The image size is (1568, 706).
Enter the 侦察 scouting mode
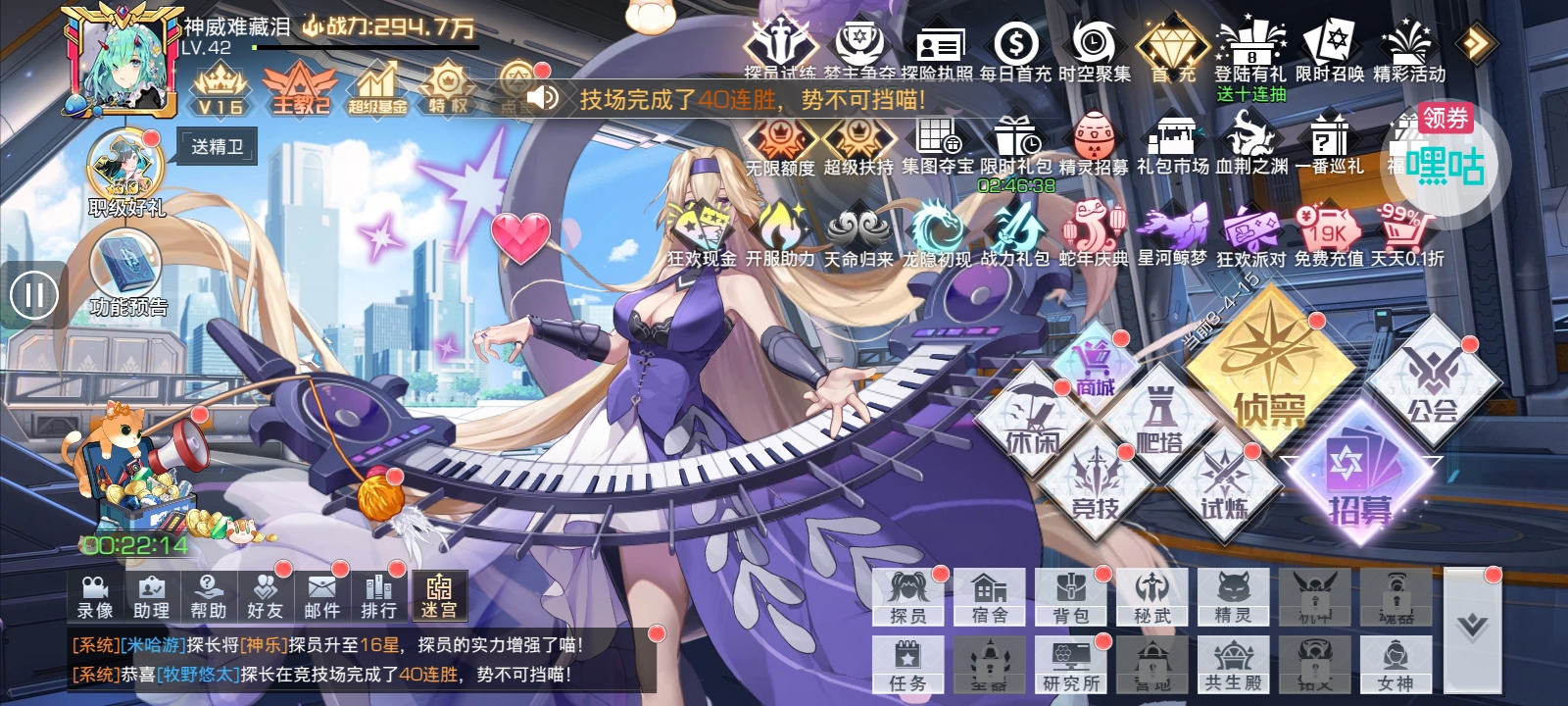(x=1268, y=378)
